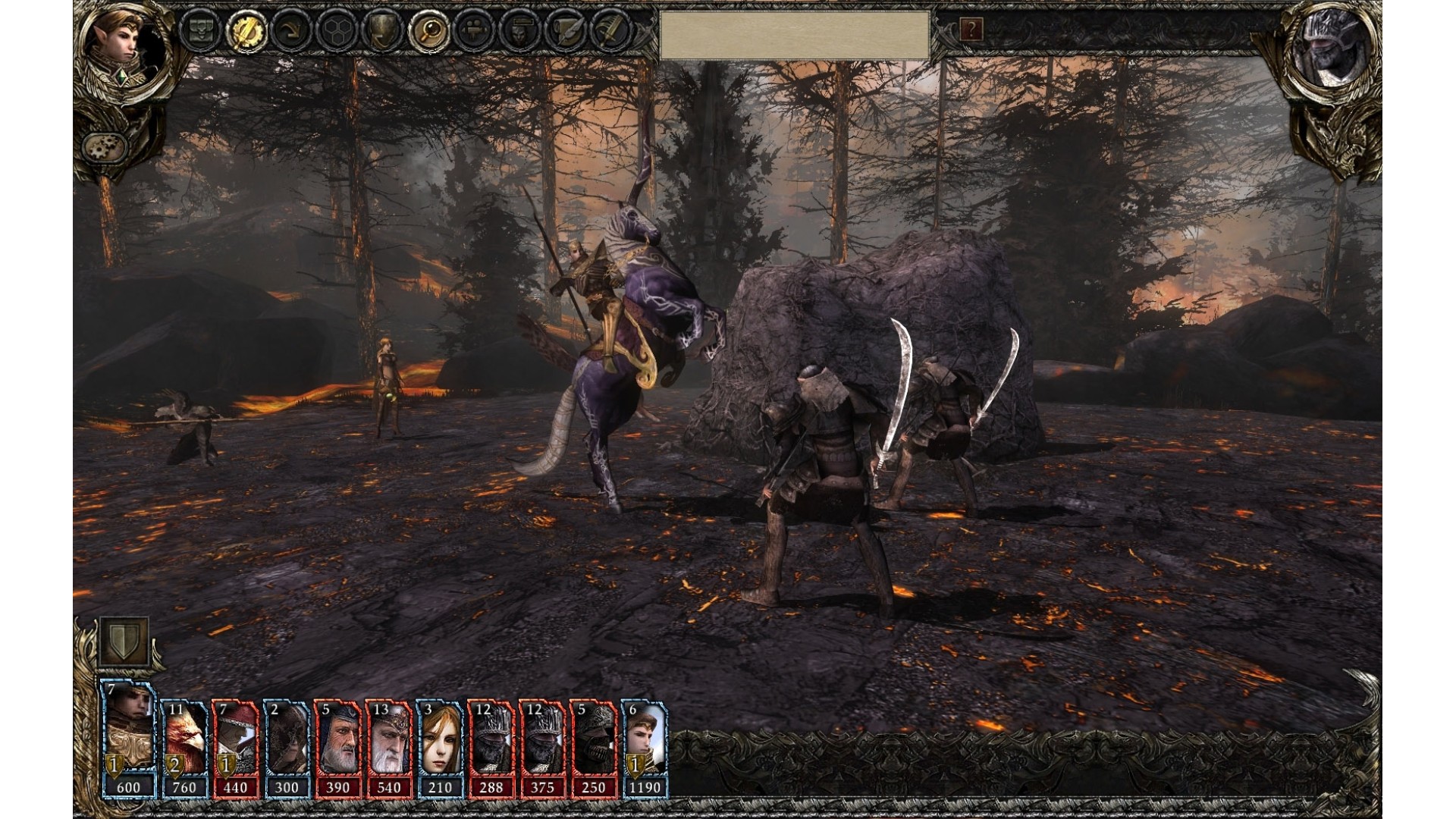Select the griffin unit card showing 760
This screenshot has width=1456, height=819.
click(x=184, y=747)
